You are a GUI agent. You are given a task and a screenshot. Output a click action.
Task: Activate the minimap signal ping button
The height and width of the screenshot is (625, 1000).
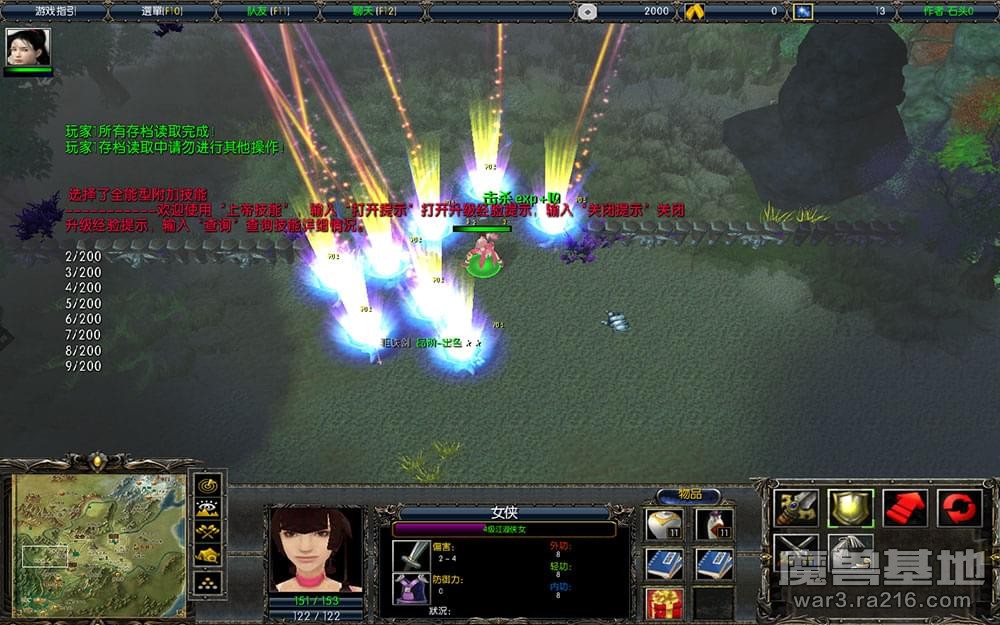pyautogui.click(x=208, y=485)
